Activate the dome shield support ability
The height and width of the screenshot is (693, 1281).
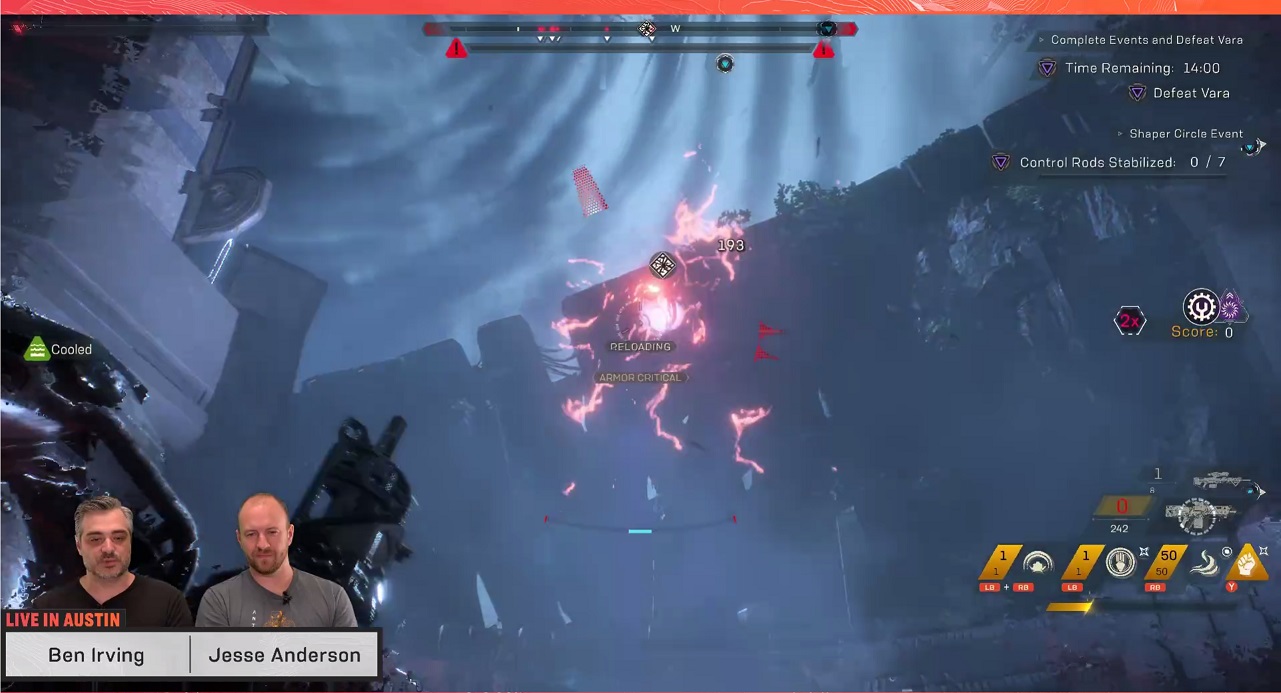(x=1037, y=563)
